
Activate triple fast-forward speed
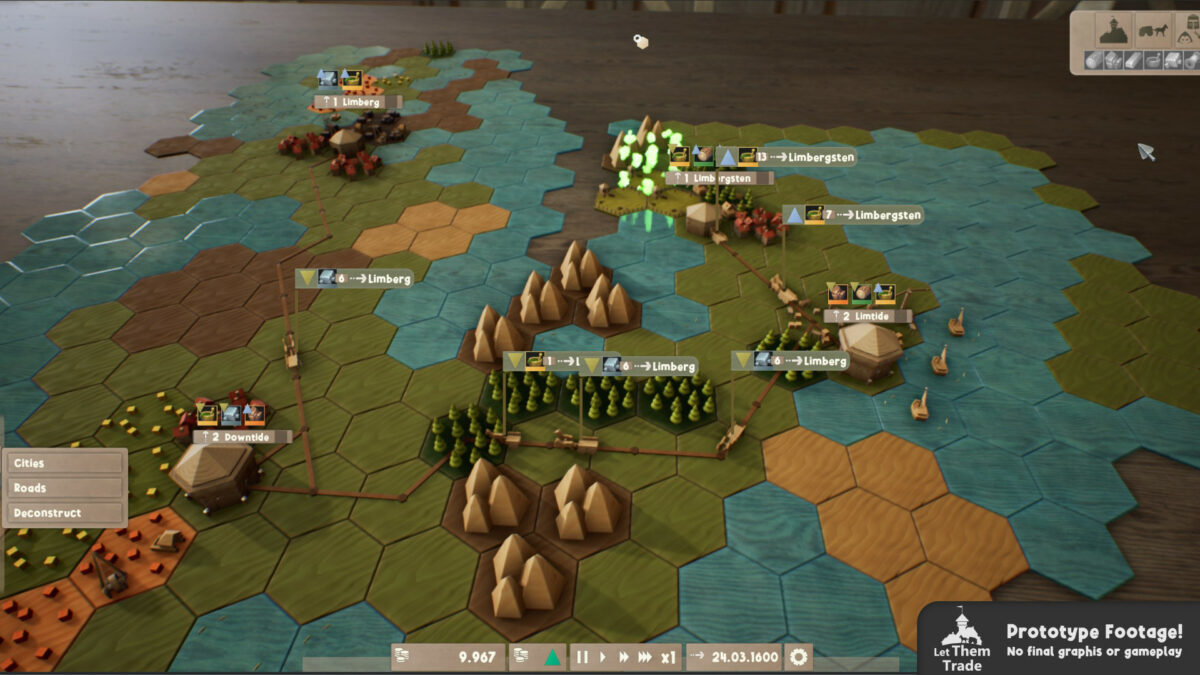tap(647, 657)
